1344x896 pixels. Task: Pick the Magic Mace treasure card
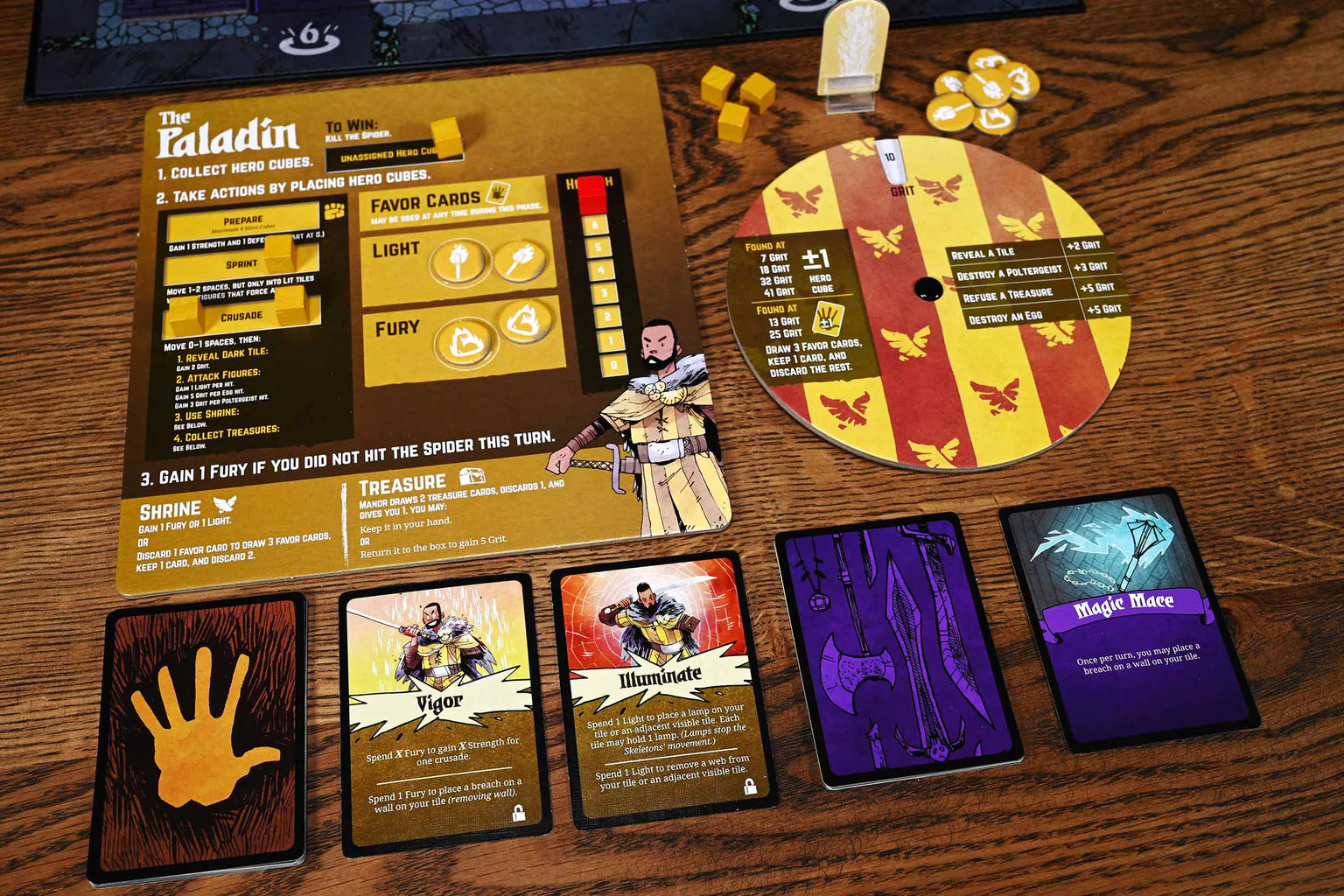pos(1127,618)
